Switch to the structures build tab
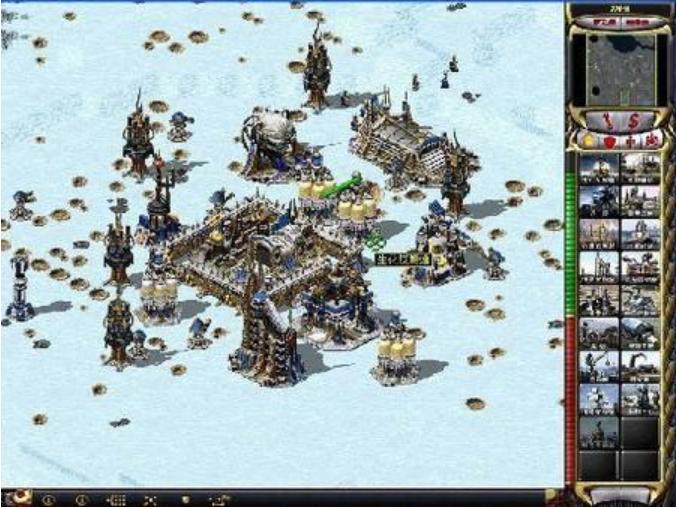677x509 pixels. tap(586, 140)
